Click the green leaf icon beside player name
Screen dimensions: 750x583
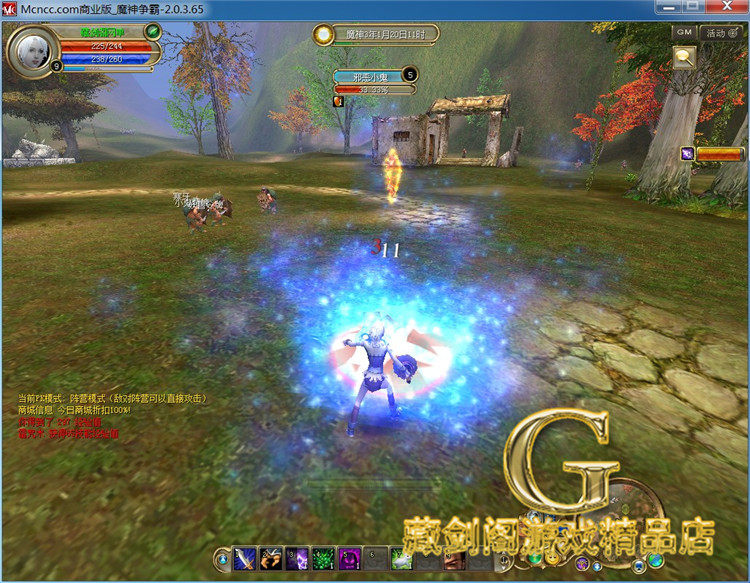153,31
